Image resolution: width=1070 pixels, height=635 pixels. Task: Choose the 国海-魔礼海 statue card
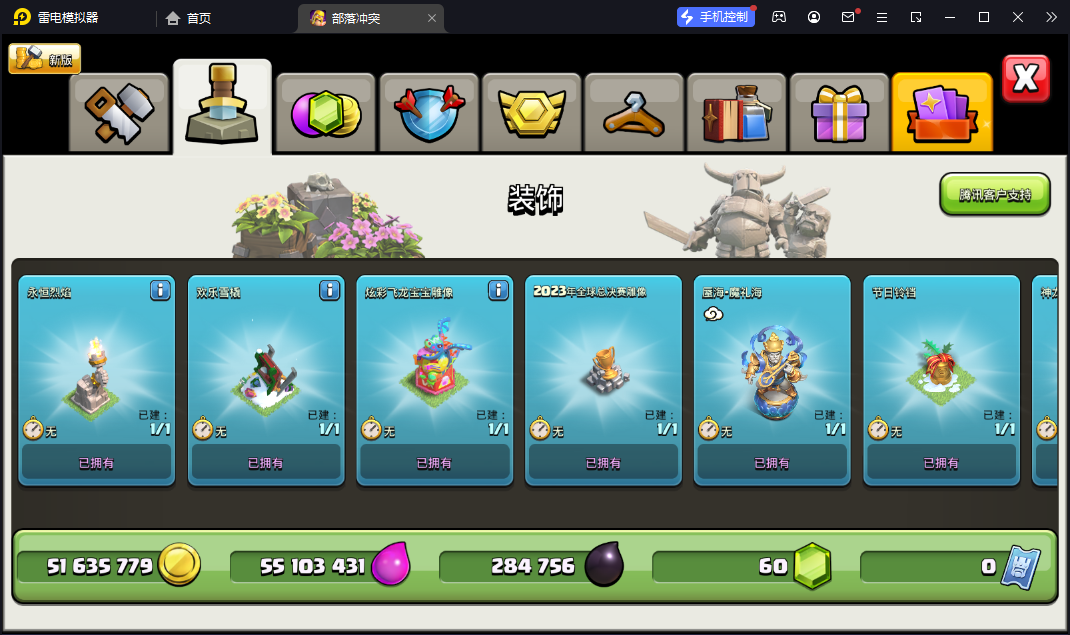click(772, 380)
